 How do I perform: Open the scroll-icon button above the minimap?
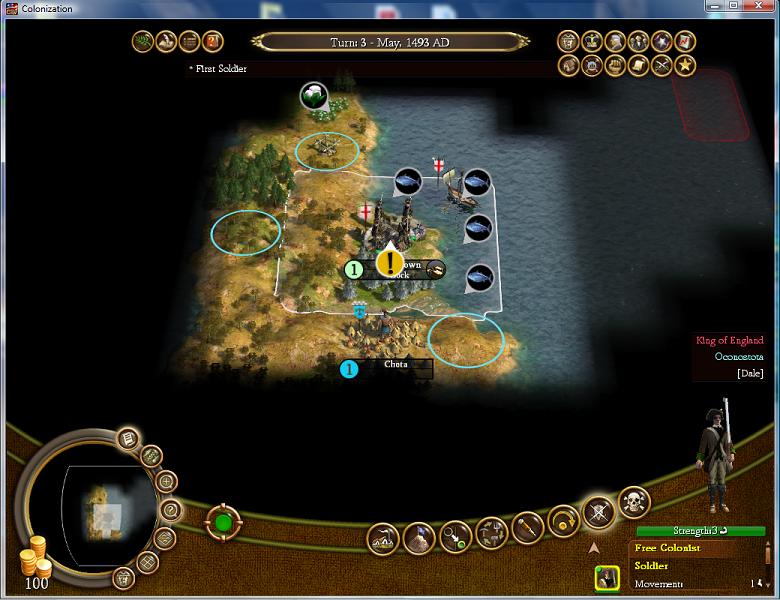(x=128, y=438)
